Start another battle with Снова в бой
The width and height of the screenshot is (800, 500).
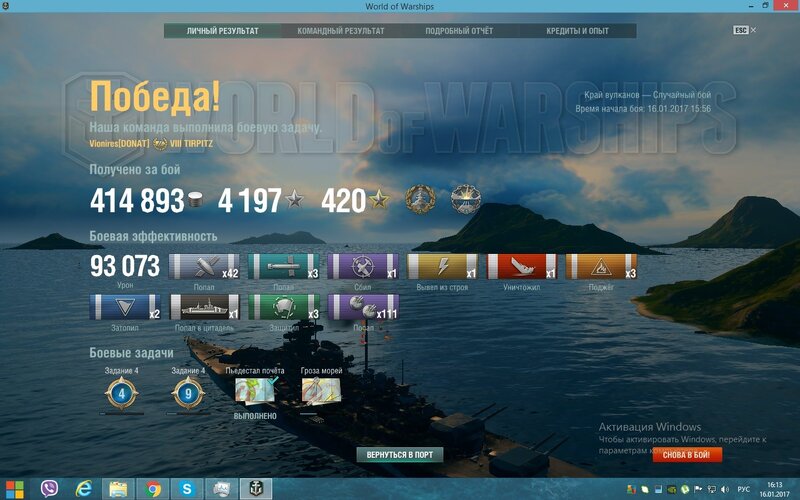(x=687, y=455)
